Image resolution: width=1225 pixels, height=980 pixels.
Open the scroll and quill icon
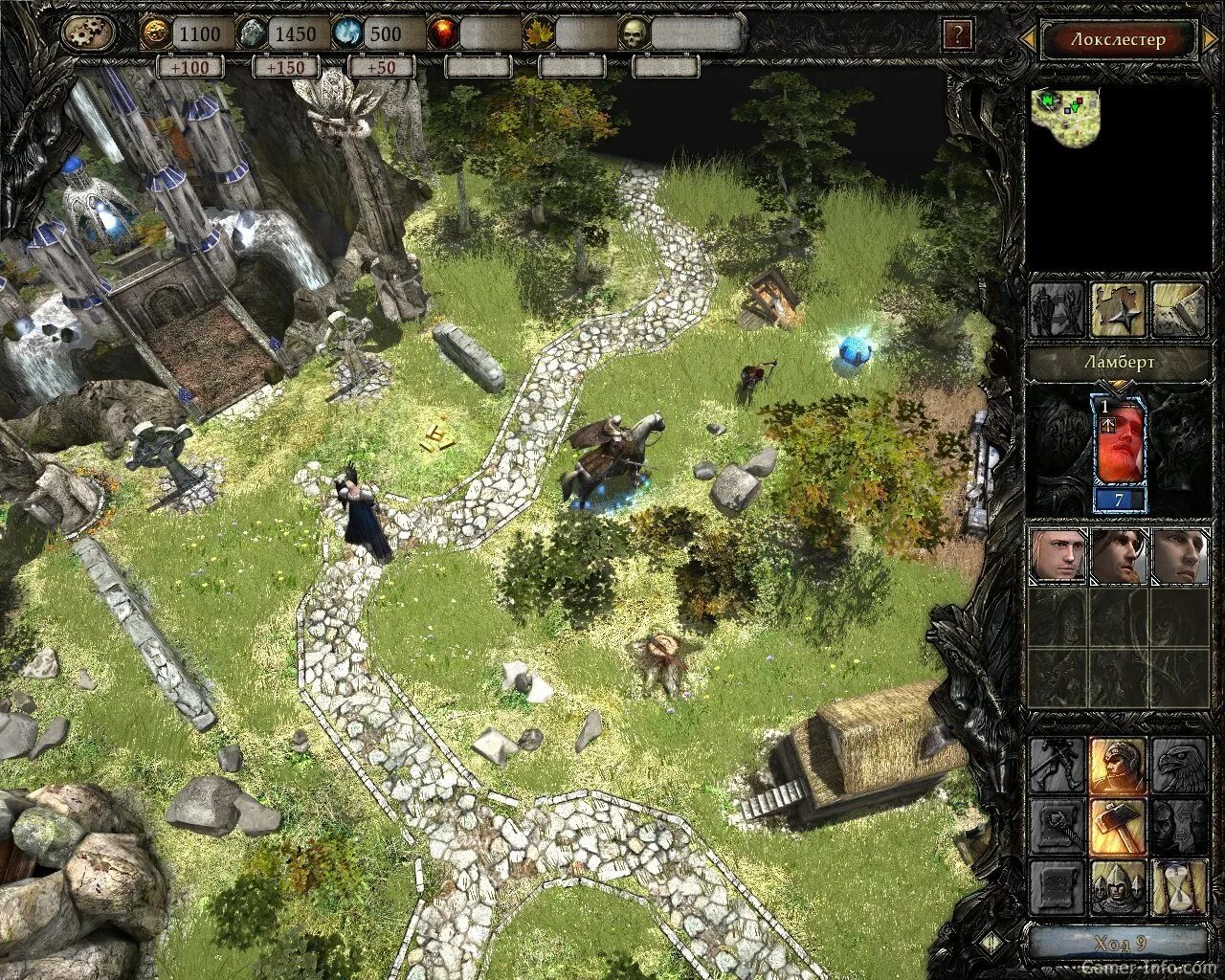(x=1178, y=309)
